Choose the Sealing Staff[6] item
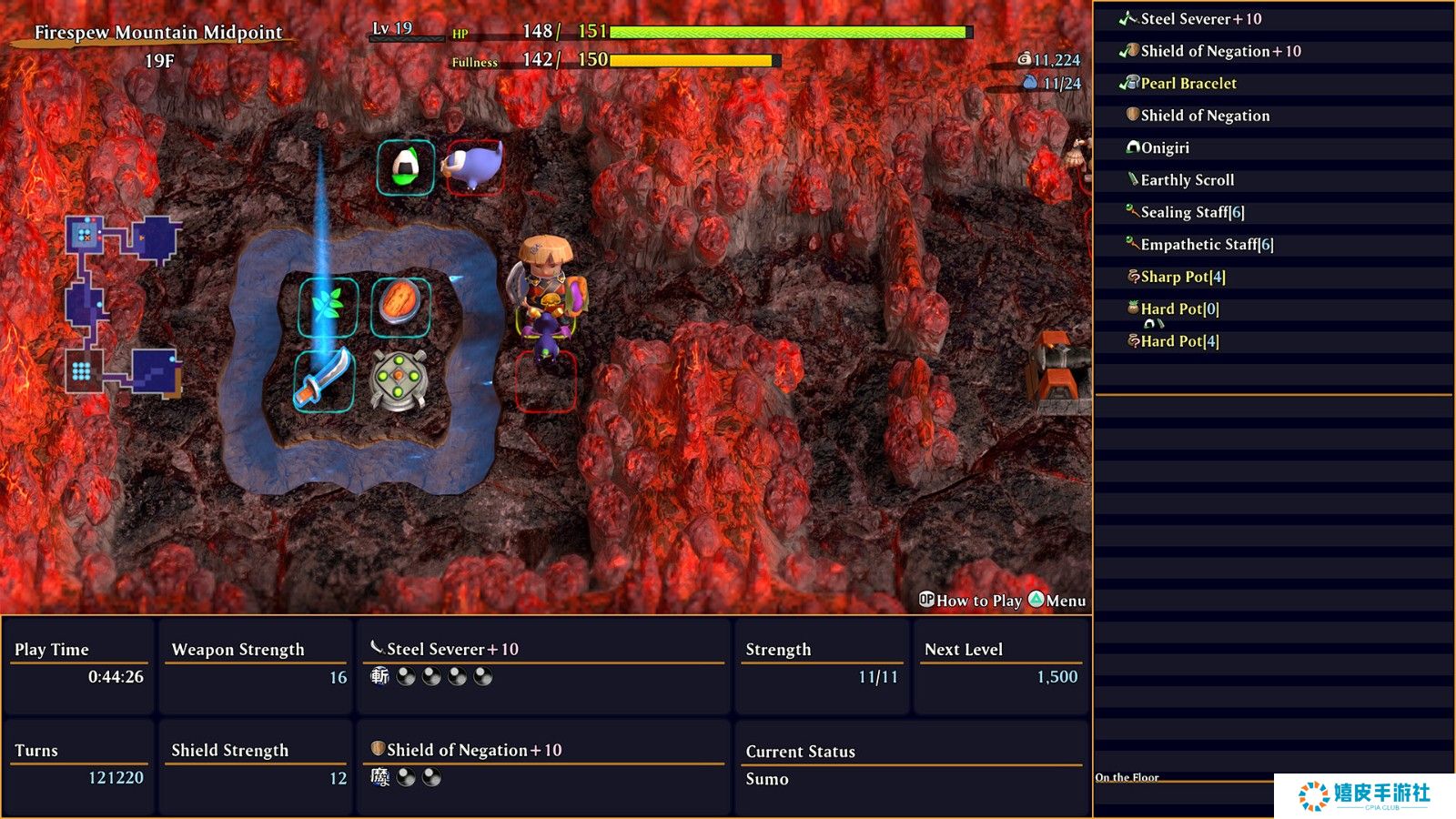1456x819 pixels. point(1192,212)
